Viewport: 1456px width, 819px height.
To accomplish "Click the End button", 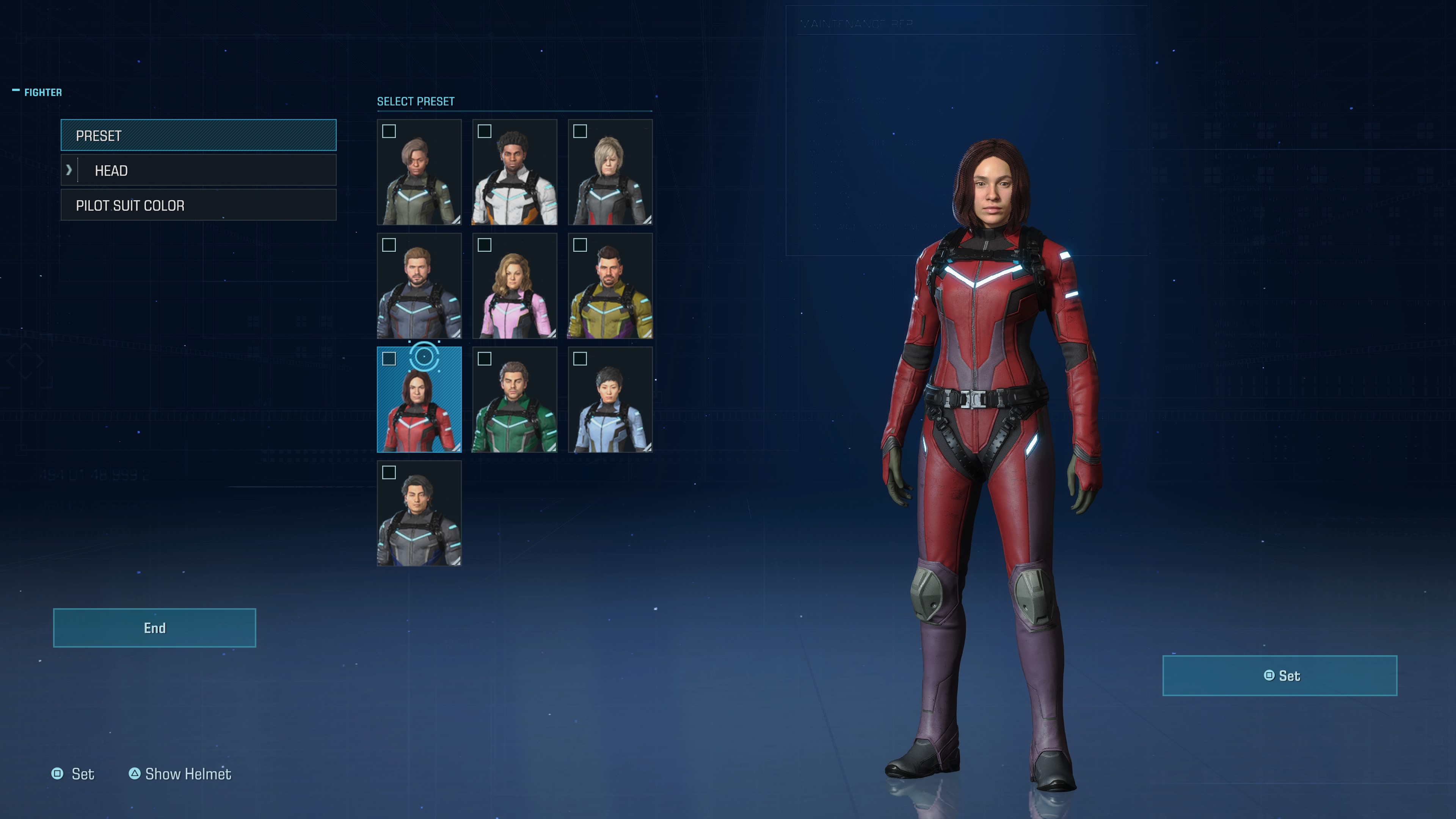I will click(154, 628).
